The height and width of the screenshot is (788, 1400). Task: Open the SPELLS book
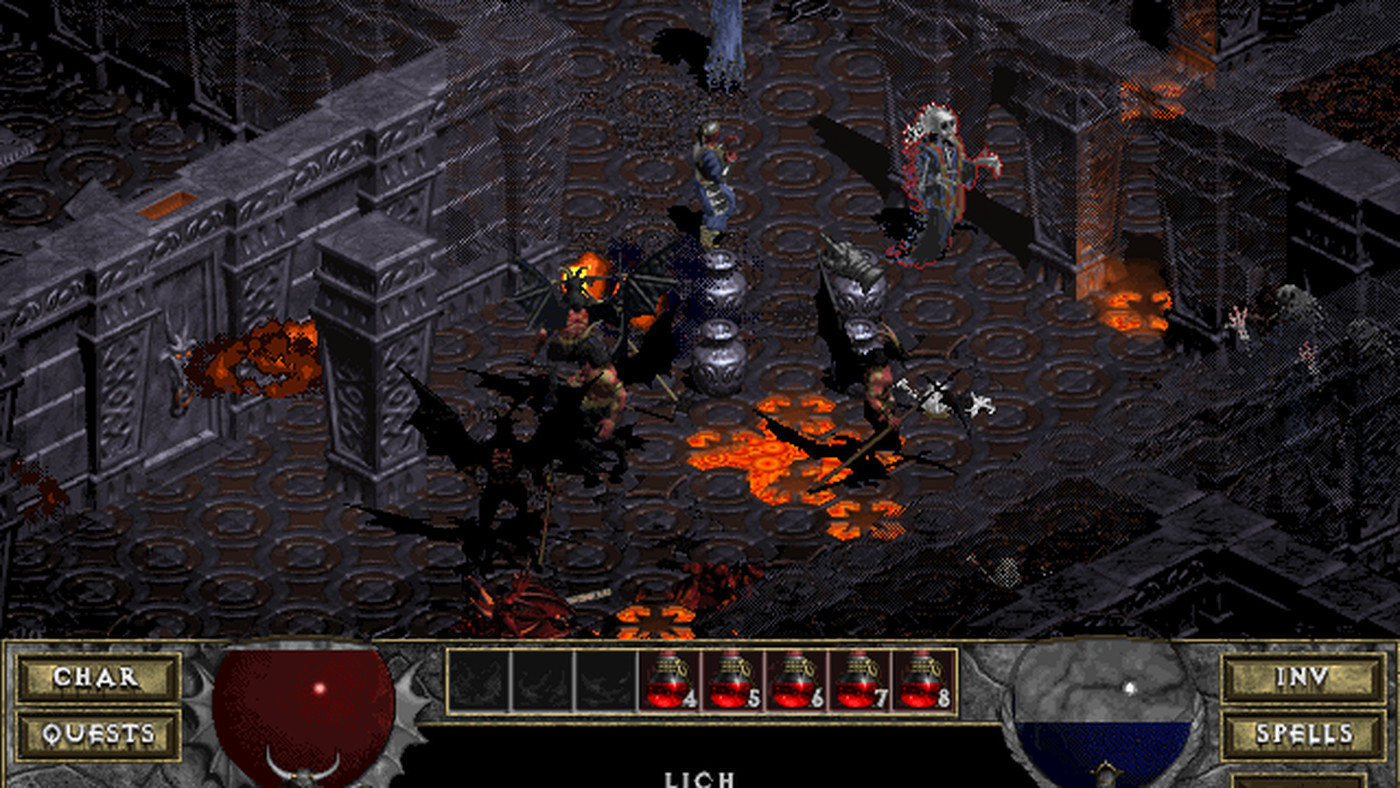1302,734
